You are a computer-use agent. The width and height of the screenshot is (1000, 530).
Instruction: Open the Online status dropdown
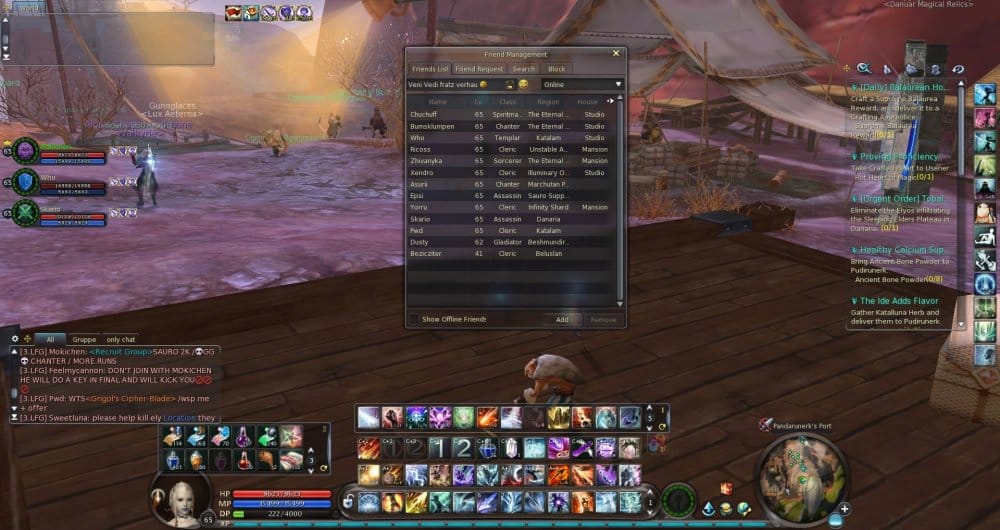(x=582, y=85)
